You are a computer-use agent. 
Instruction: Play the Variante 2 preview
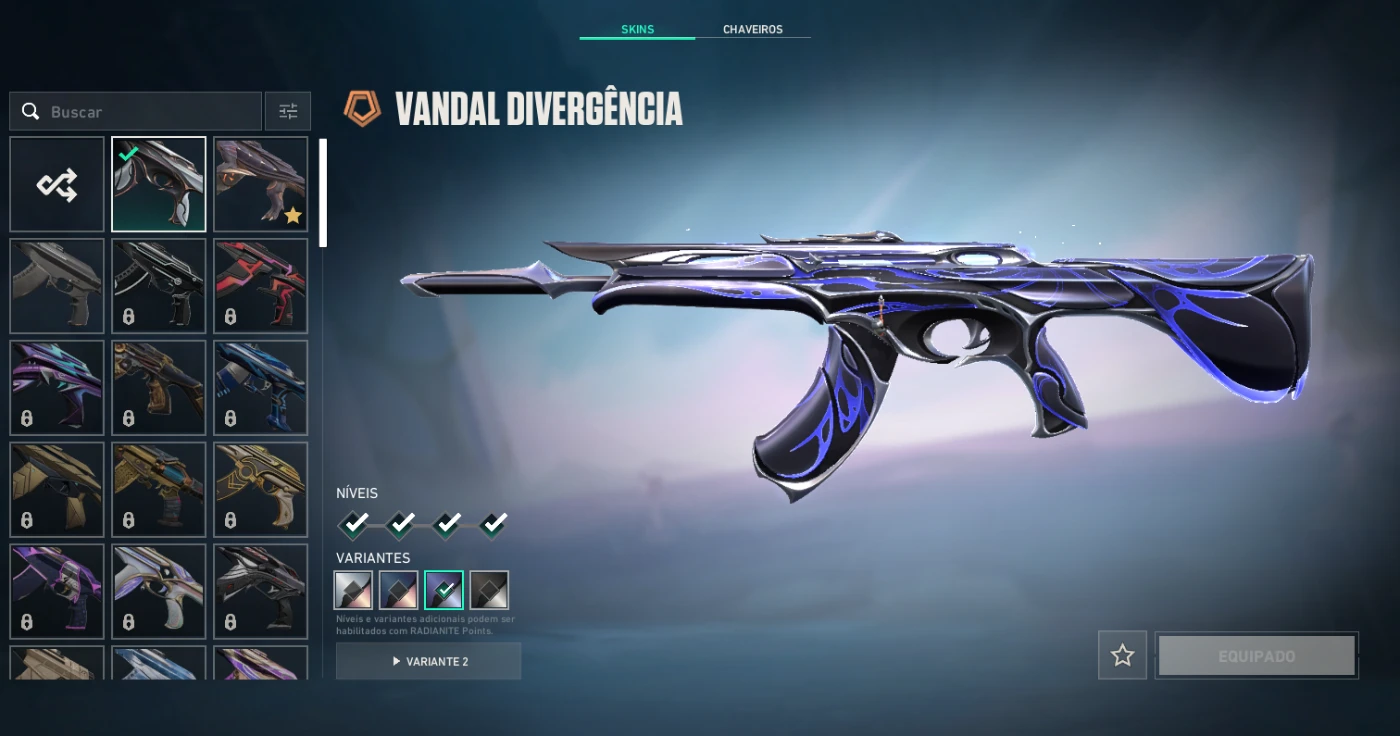(428, 661)
